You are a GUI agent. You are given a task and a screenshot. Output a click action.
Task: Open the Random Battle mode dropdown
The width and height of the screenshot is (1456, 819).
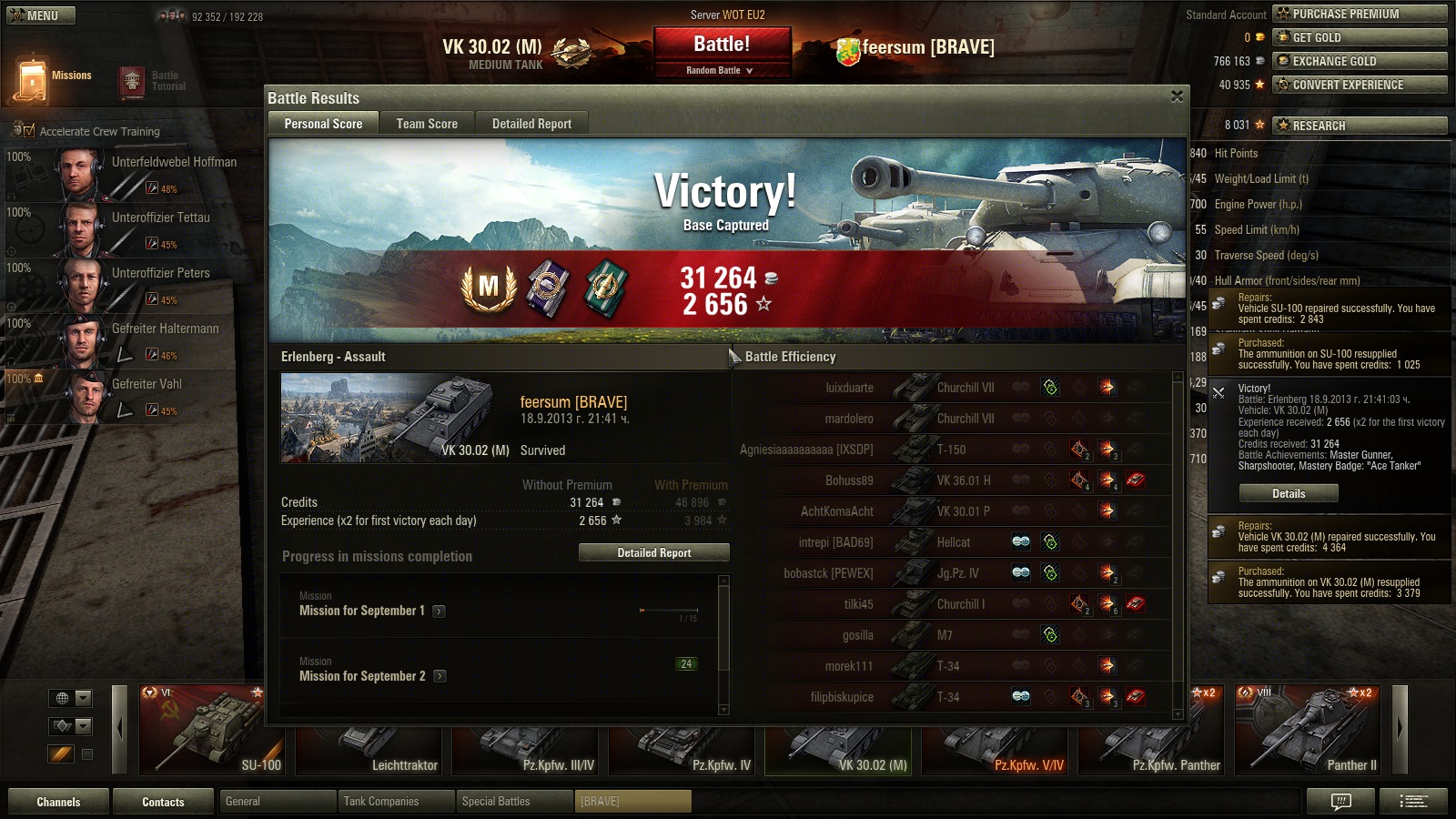[x=721, y=70]
